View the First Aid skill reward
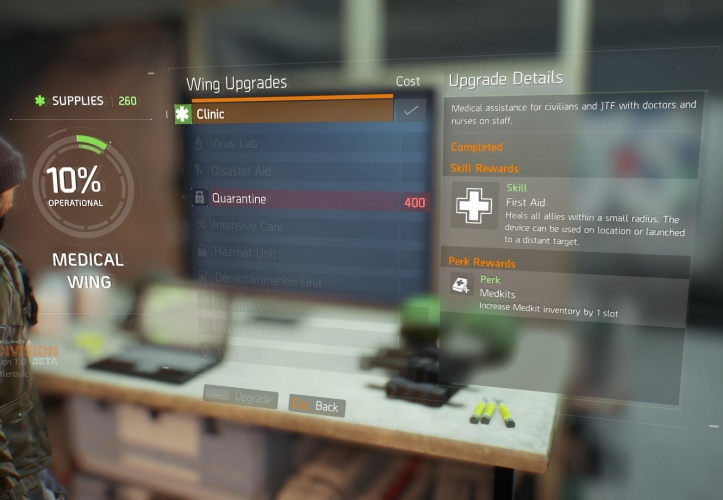 tap(570, 213)
